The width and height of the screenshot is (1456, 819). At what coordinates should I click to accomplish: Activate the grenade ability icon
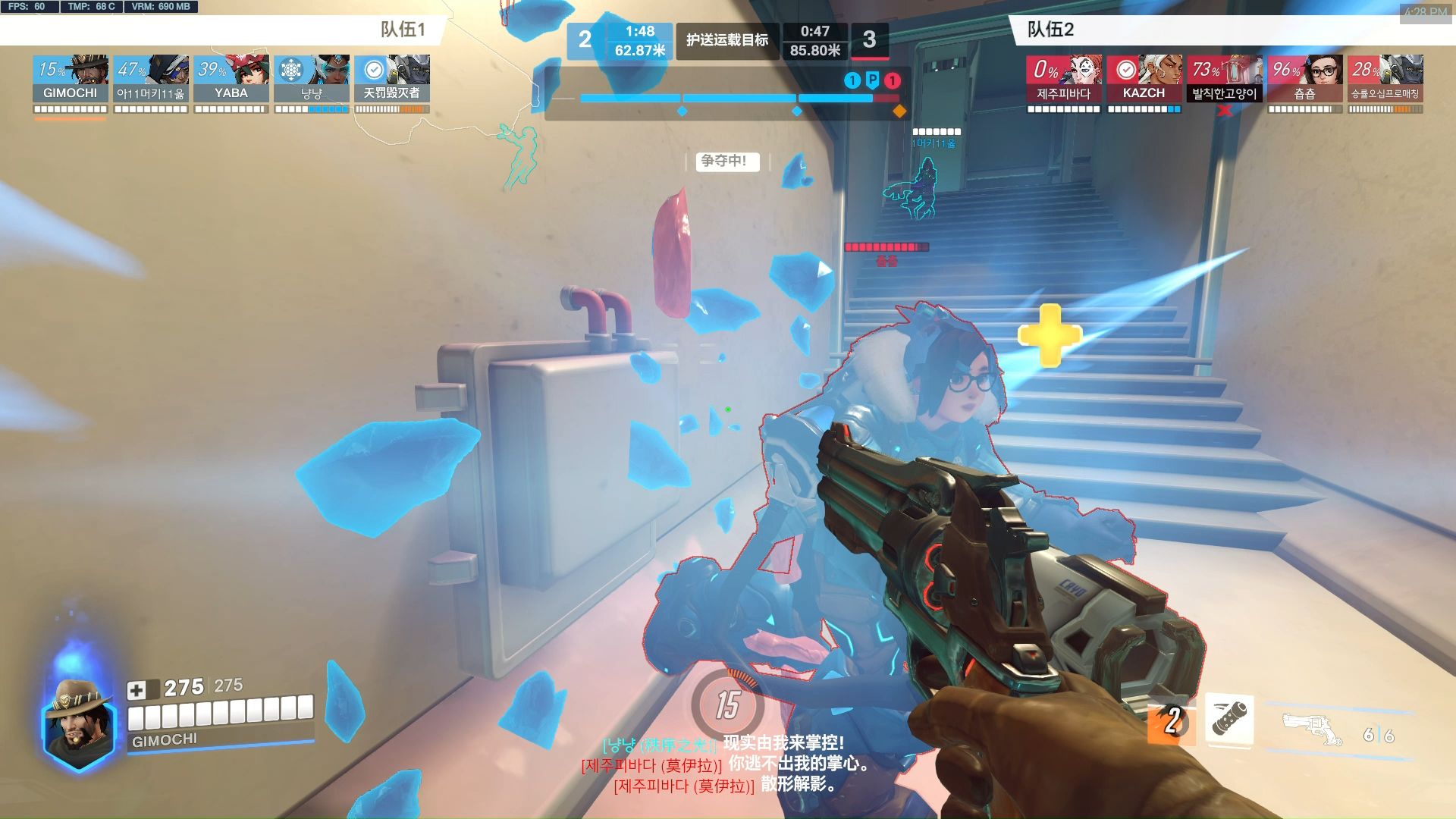coord(1228,717)
